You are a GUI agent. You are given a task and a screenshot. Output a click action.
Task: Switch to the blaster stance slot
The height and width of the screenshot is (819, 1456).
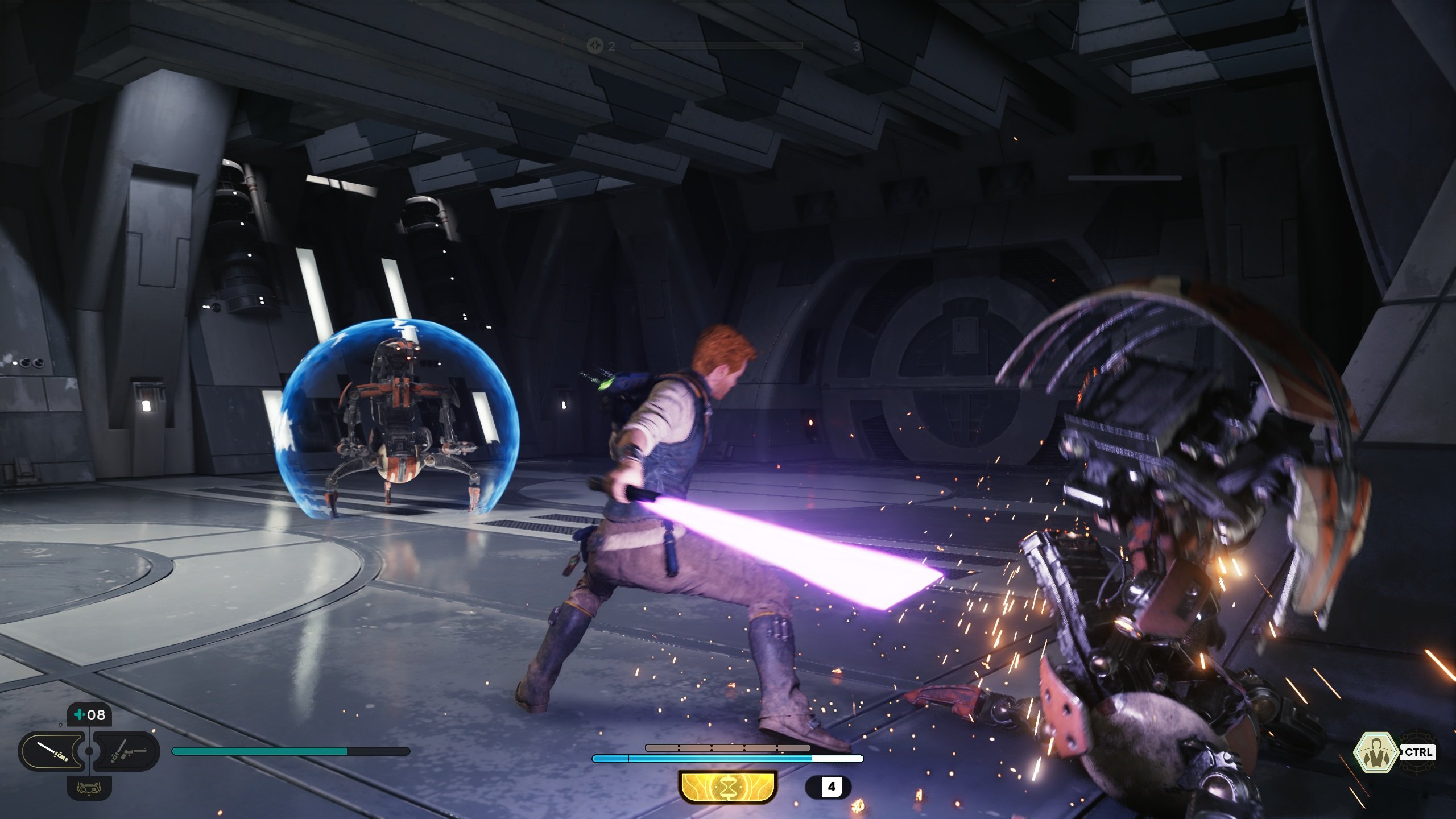click(x=127, y=752)
